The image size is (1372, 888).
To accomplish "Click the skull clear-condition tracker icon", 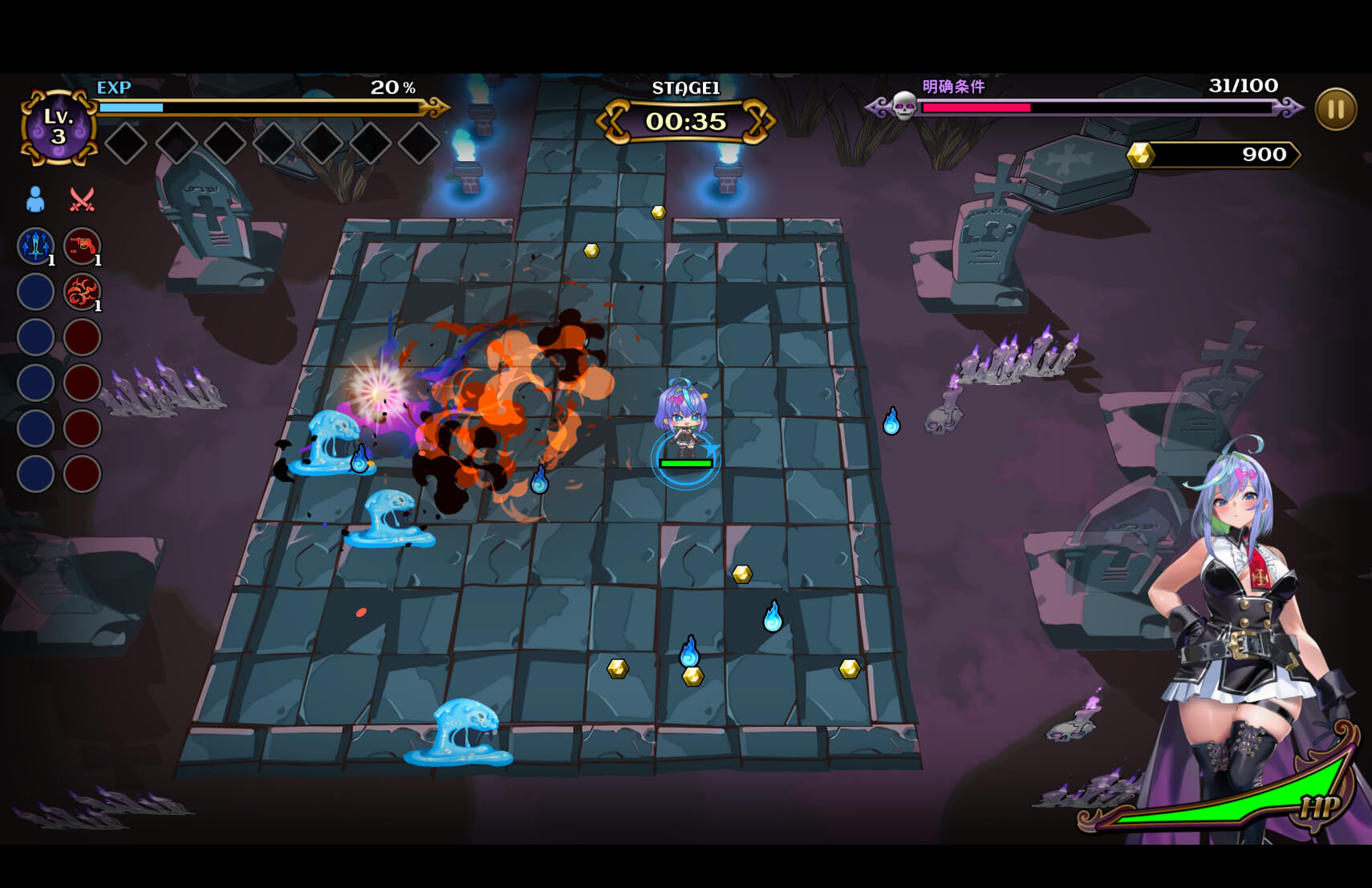I will [x=904, y=106].
